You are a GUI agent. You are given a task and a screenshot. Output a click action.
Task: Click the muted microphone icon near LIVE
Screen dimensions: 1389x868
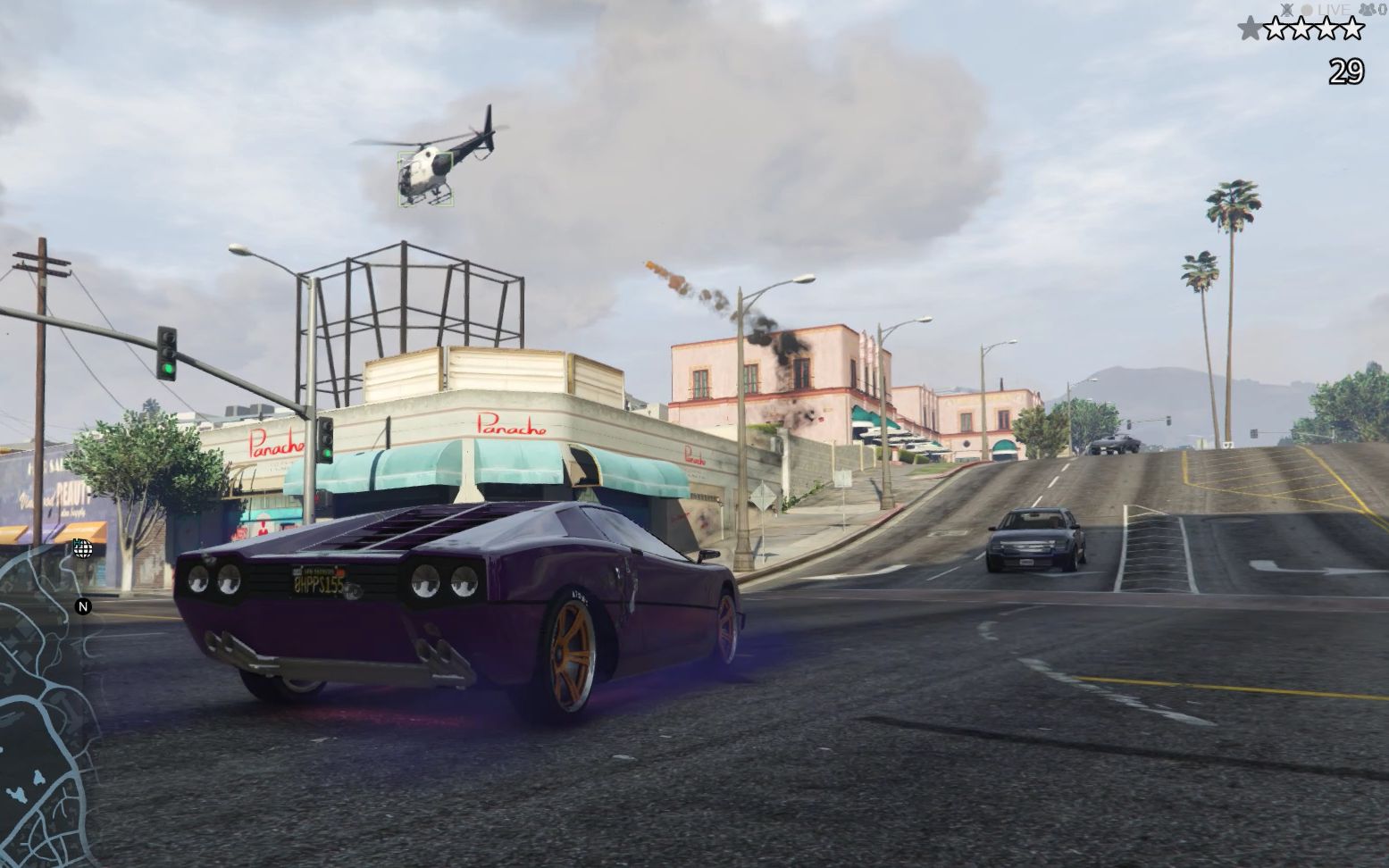[x=1287, y=10]
